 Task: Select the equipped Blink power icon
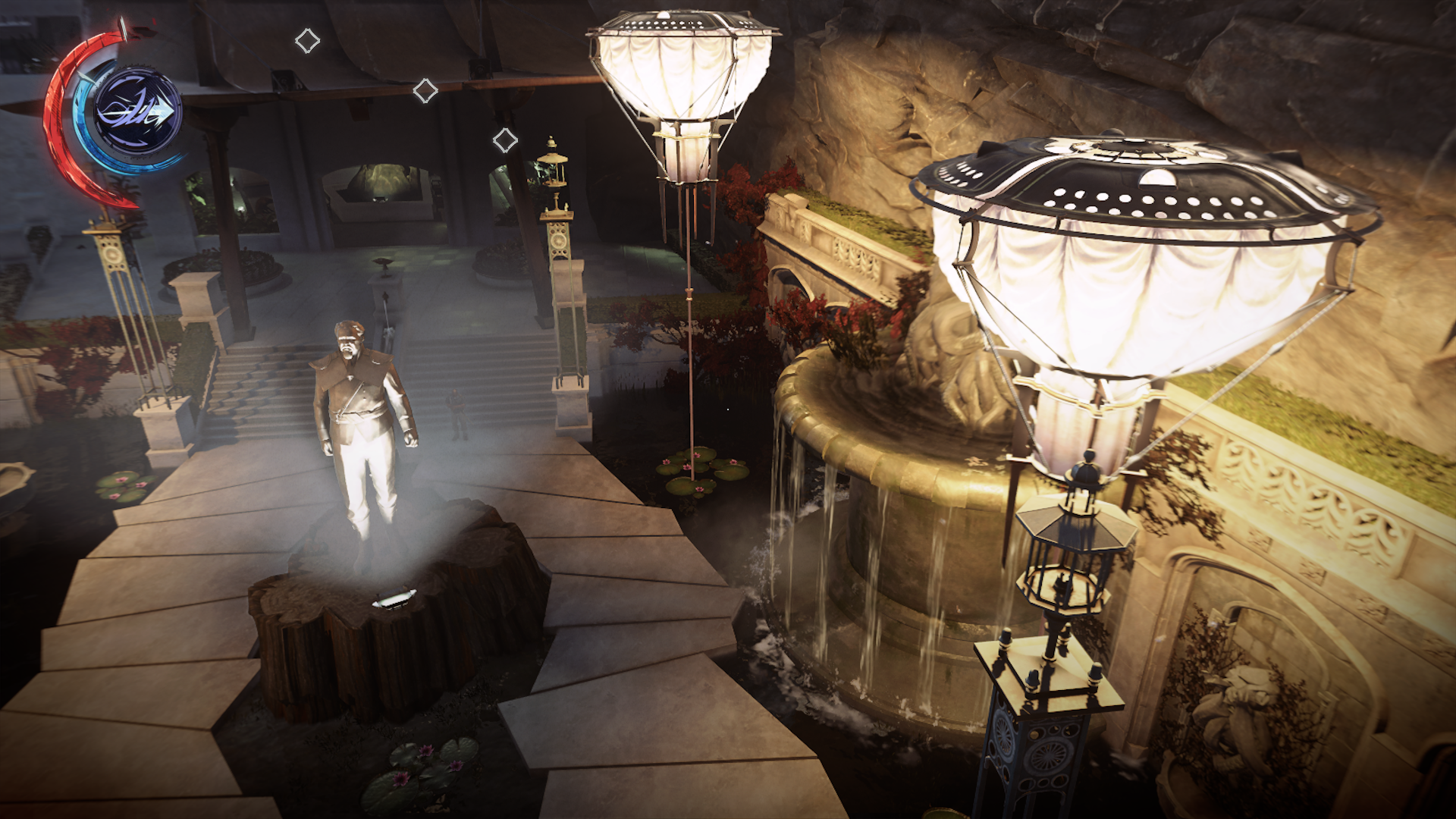tap(137, 113)
